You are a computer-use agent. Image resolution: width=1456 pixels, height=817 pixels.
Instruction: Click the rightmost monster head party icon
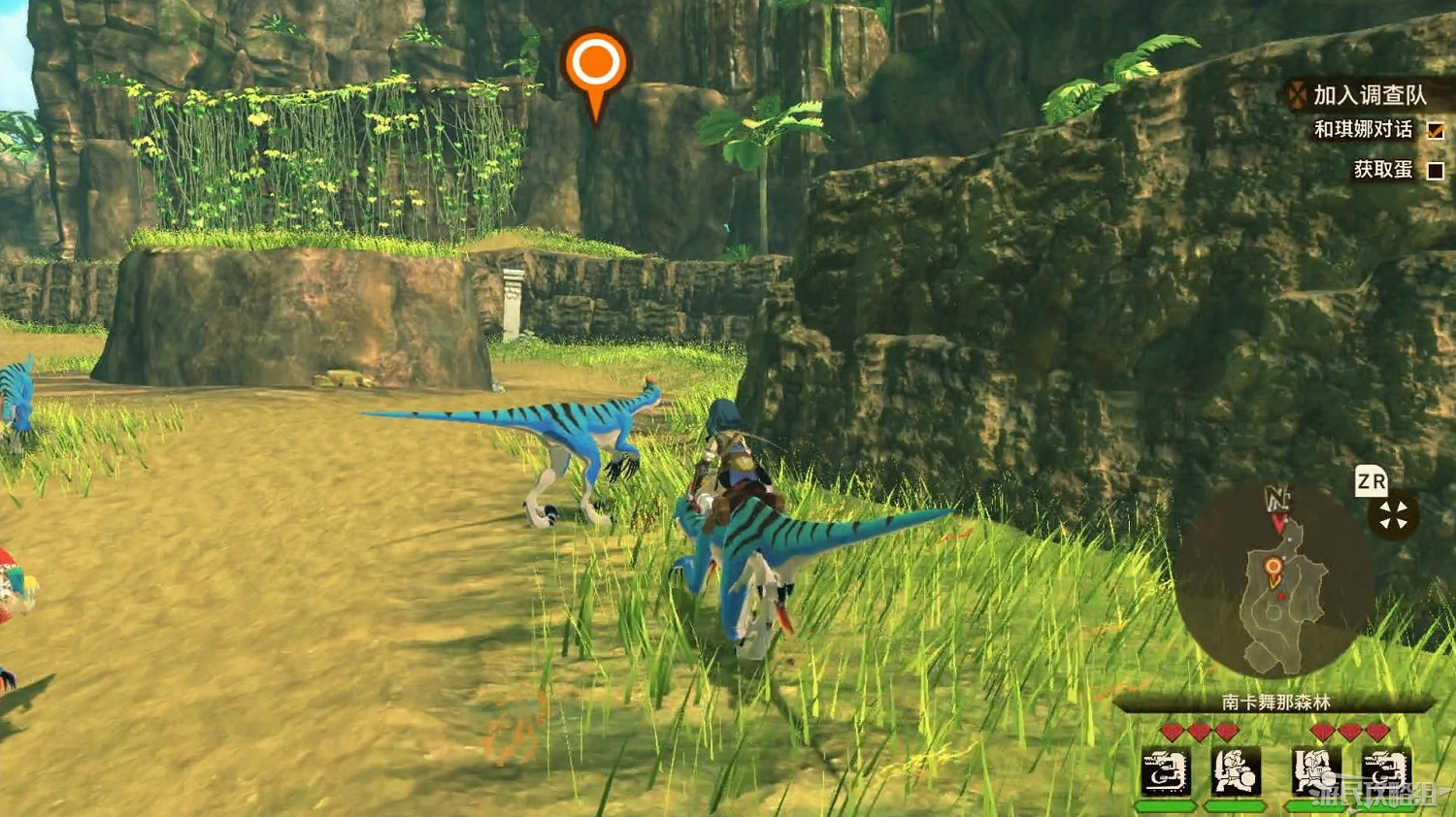[1383, 767]
